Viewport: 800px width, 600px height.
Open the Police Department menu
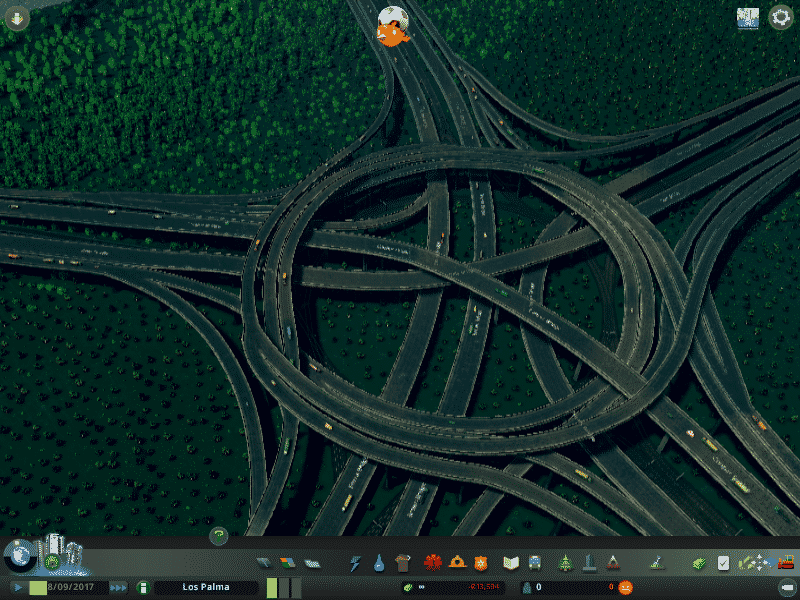pyautogui.click(x=481, y=563)
